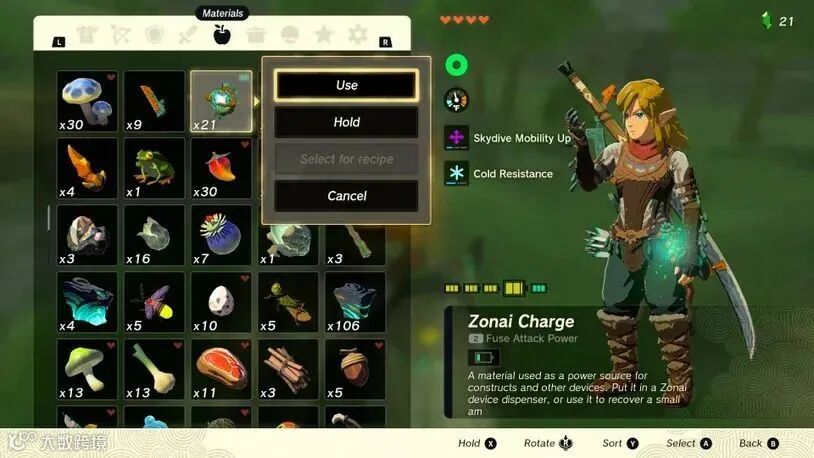This screenshot has height=458, width=814.
Task: Switch to the cooking pot food tab
Action: pos(256,36)
